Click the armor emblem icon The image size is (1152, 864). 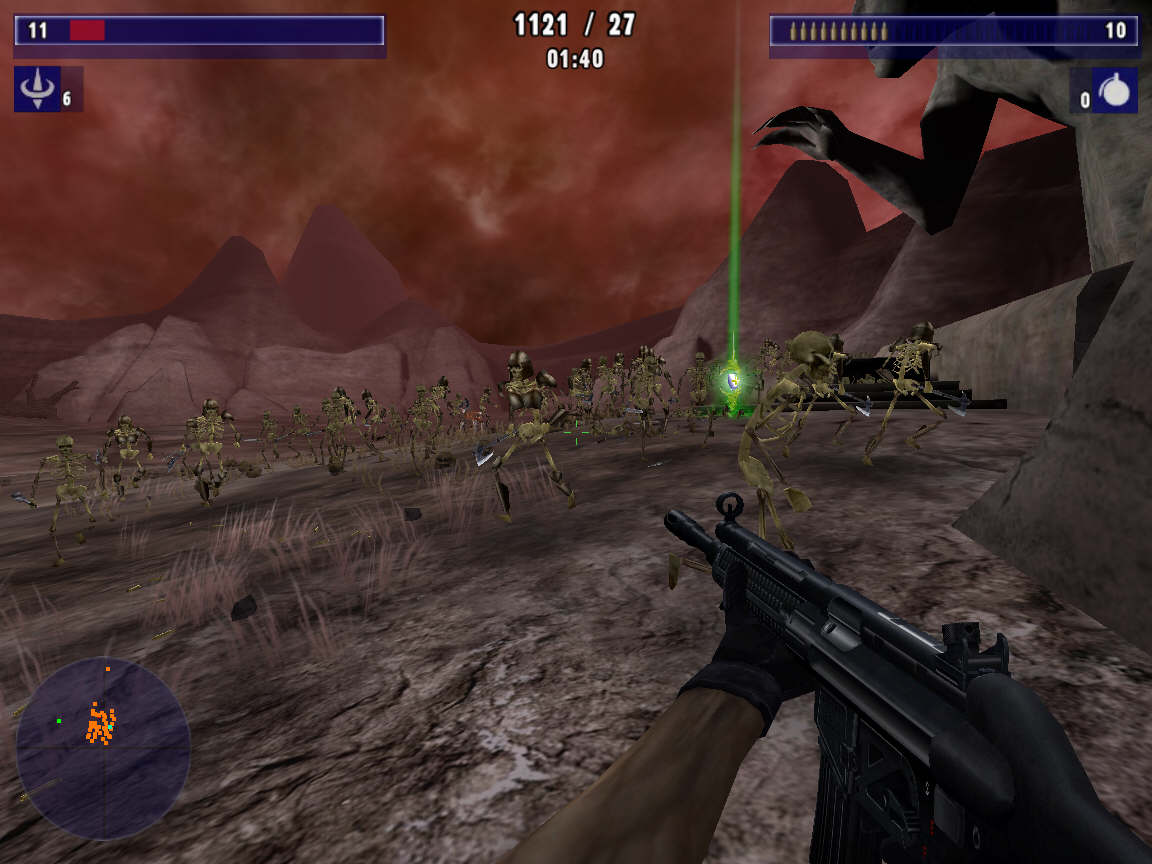pyautogui.click(x=38, y=90)
